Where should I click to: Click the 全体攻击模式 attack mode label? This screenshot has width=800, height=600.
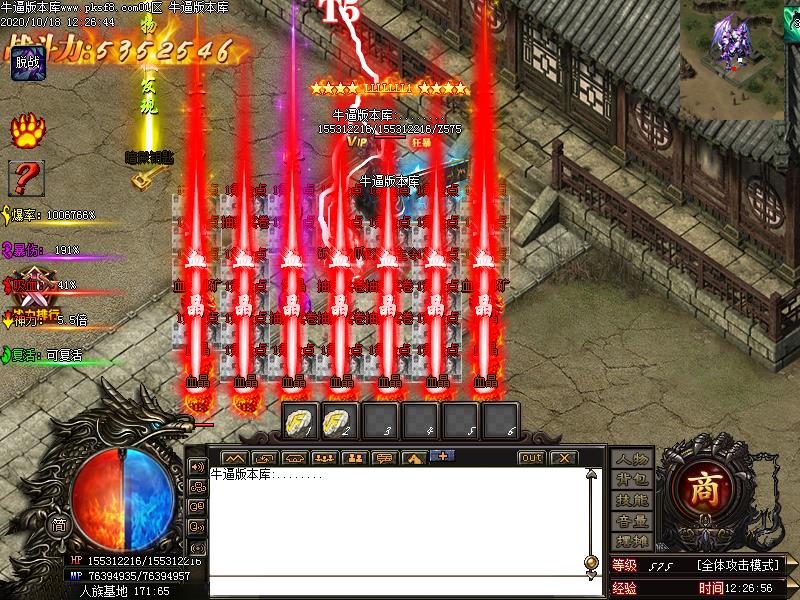[x=738, y=566]
